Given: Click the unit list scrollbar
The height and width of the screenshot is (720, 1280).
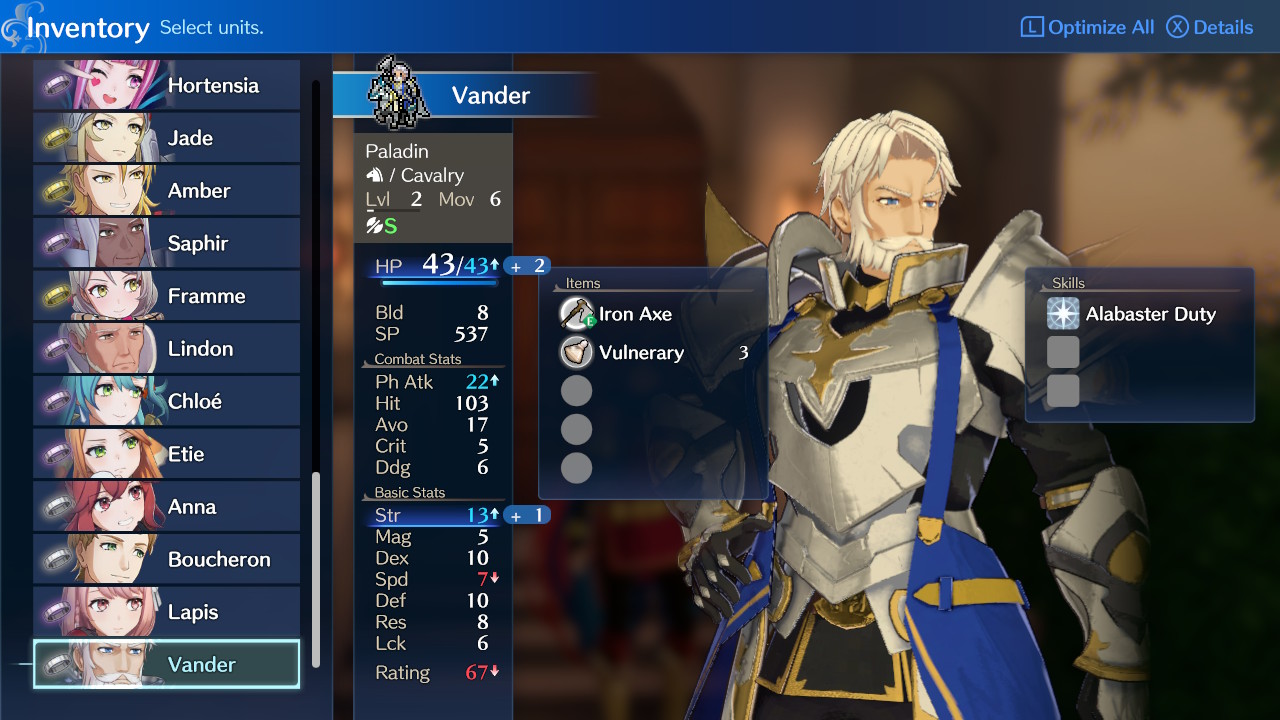Looking at the screenshot, I should (x=317, y=568).
